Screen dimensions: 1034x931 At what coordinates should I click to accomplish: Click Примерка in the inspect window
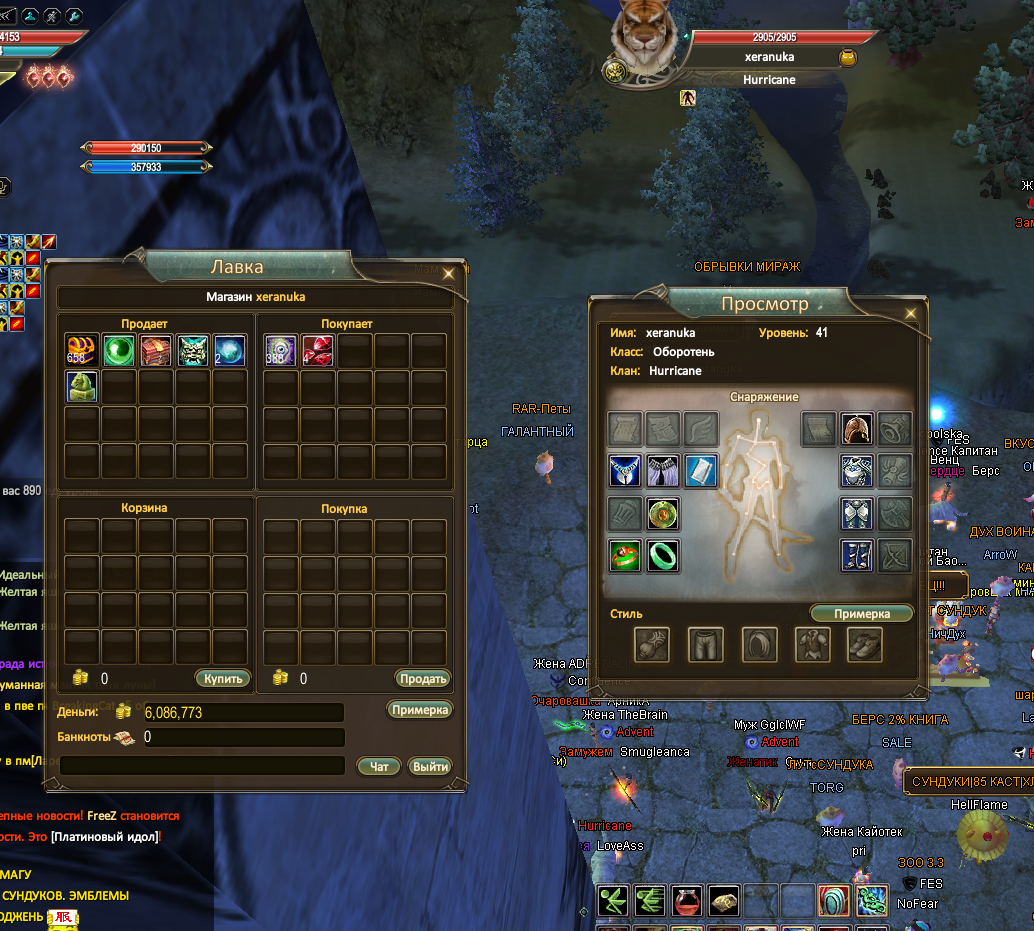click(x=860, y=613)
